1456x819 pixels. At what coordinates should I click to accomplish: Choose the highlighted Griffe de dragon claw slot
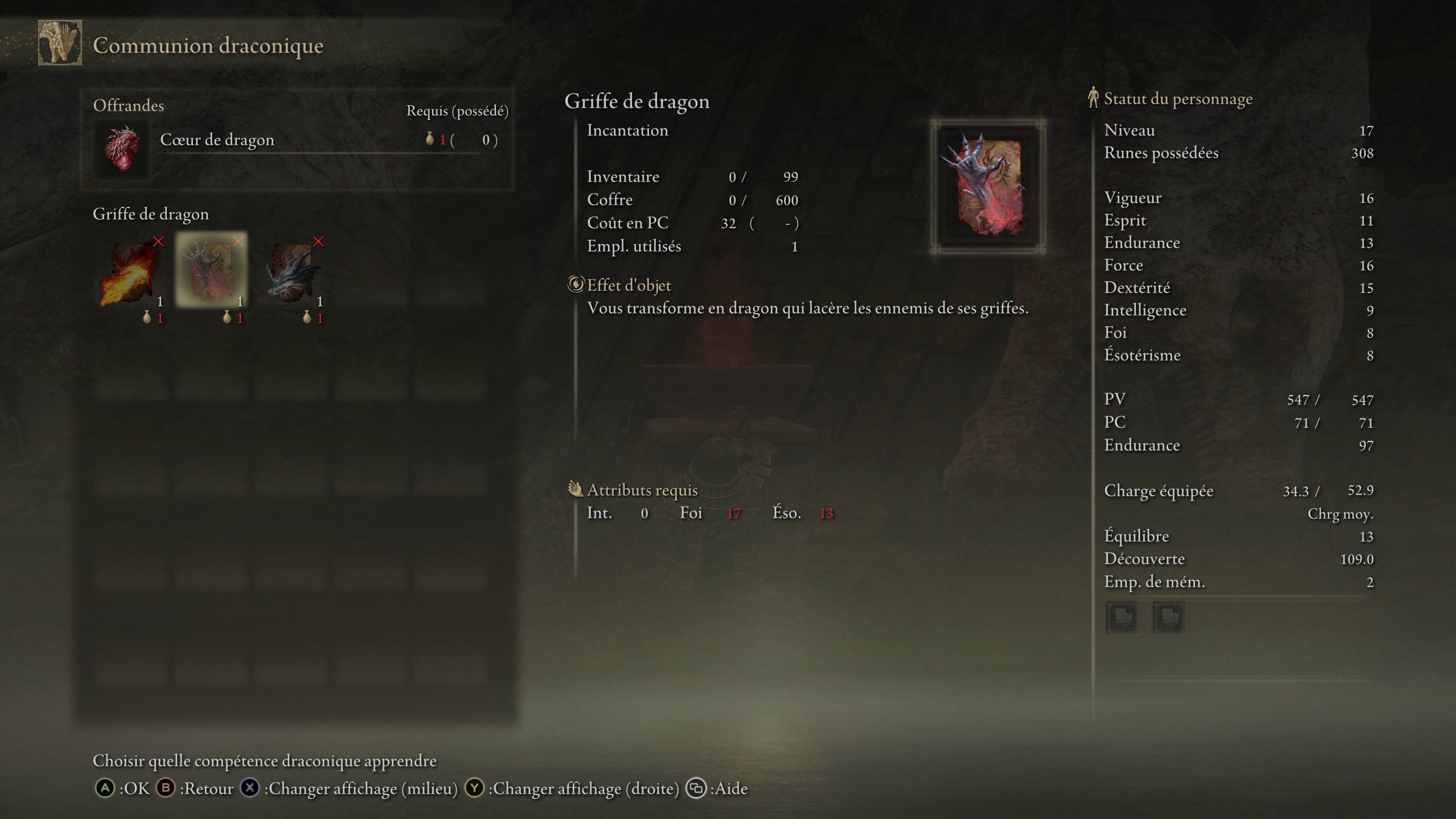point(211,270)
